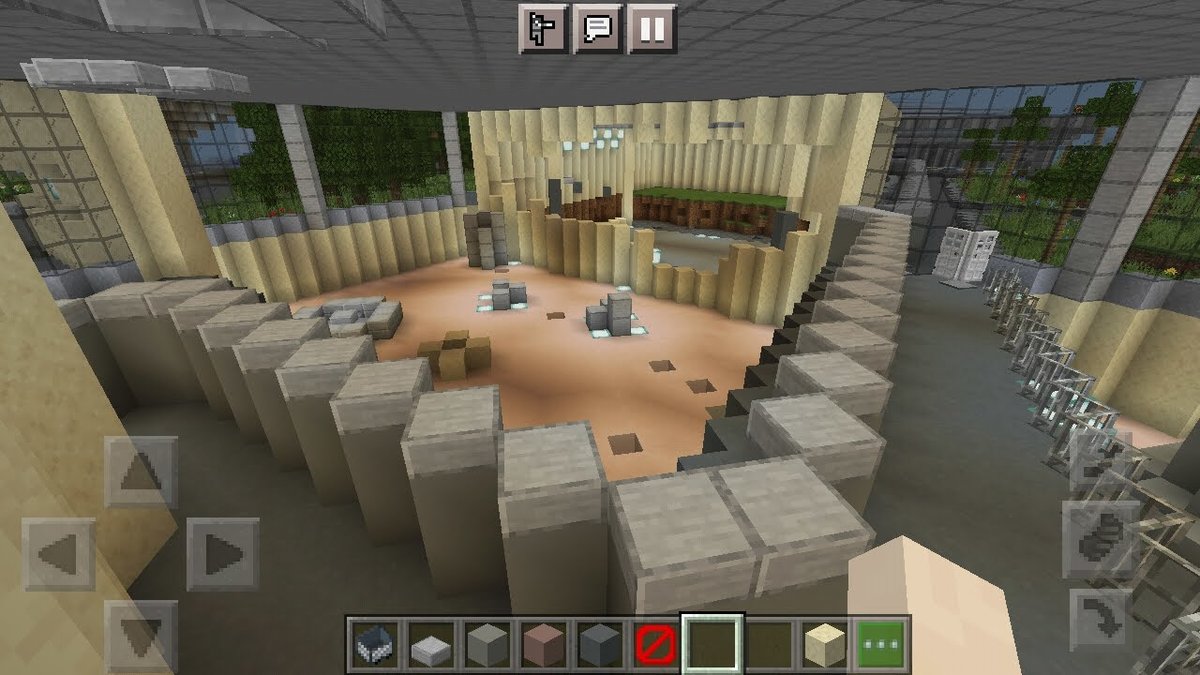Select the red barrier block slot
This screenshot has height=675, width=1200.
pos(650,645)
